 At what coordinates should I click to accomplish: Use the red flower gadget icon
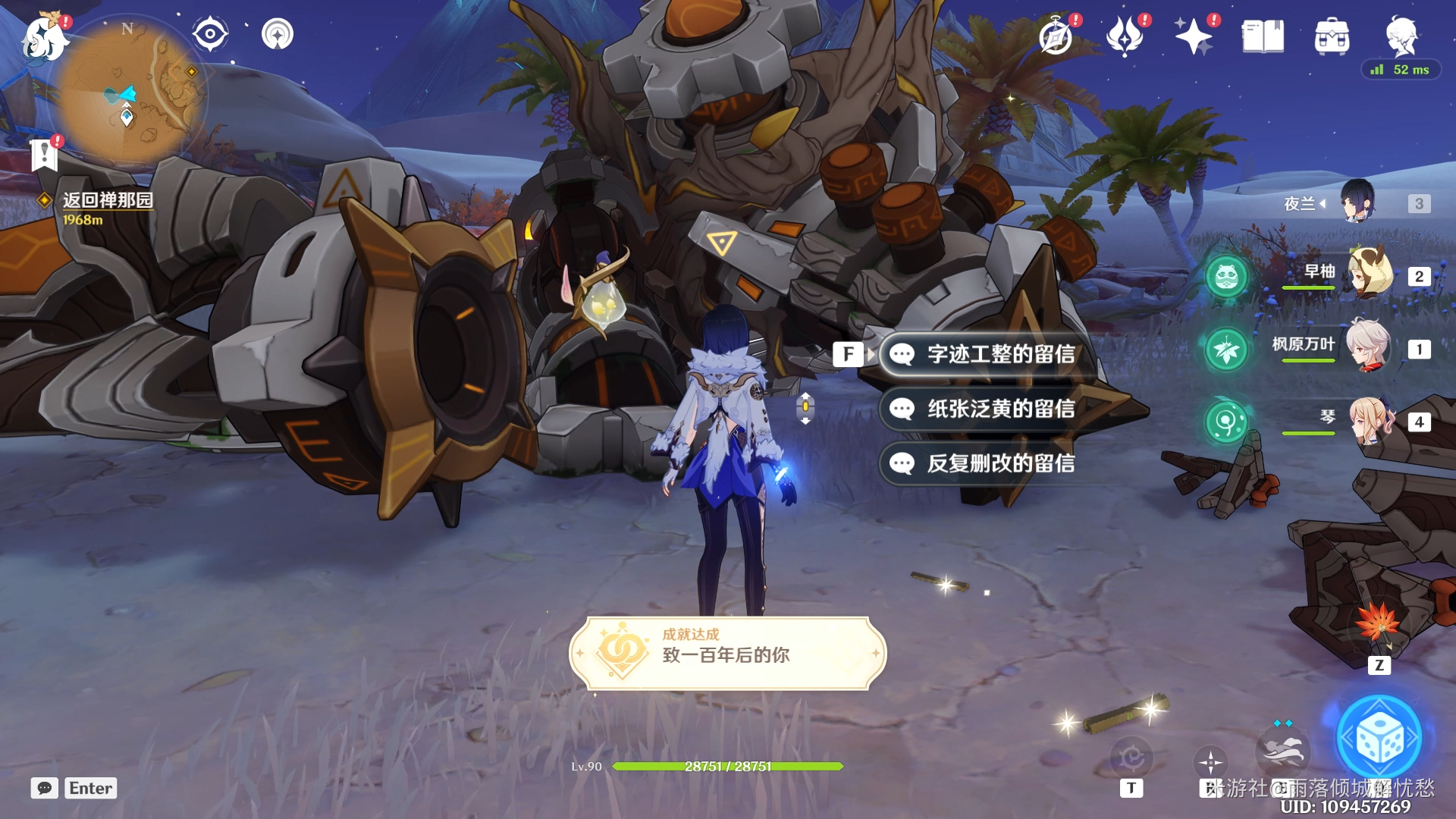(1378, 622)
